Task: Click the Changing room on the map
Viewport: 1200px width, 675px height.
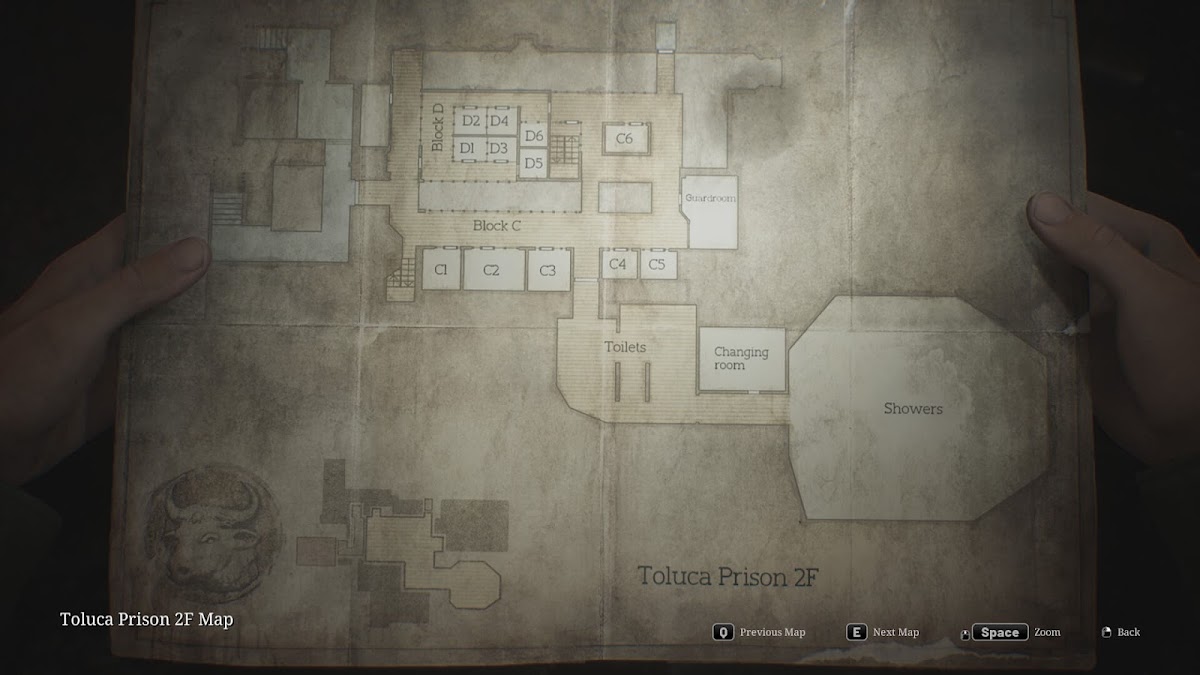Action: 741,359
